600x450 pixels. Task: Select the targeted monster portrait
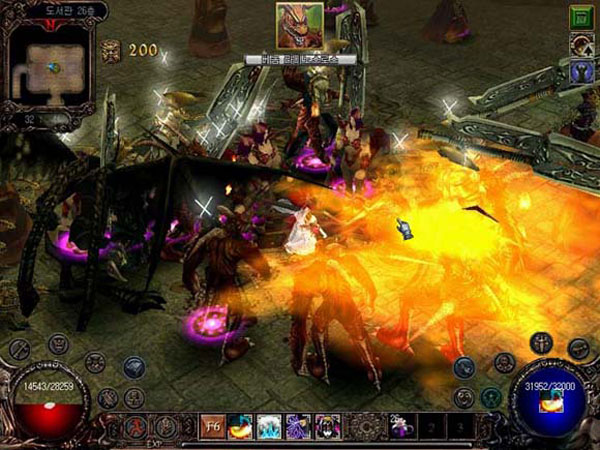pos(300,26)
